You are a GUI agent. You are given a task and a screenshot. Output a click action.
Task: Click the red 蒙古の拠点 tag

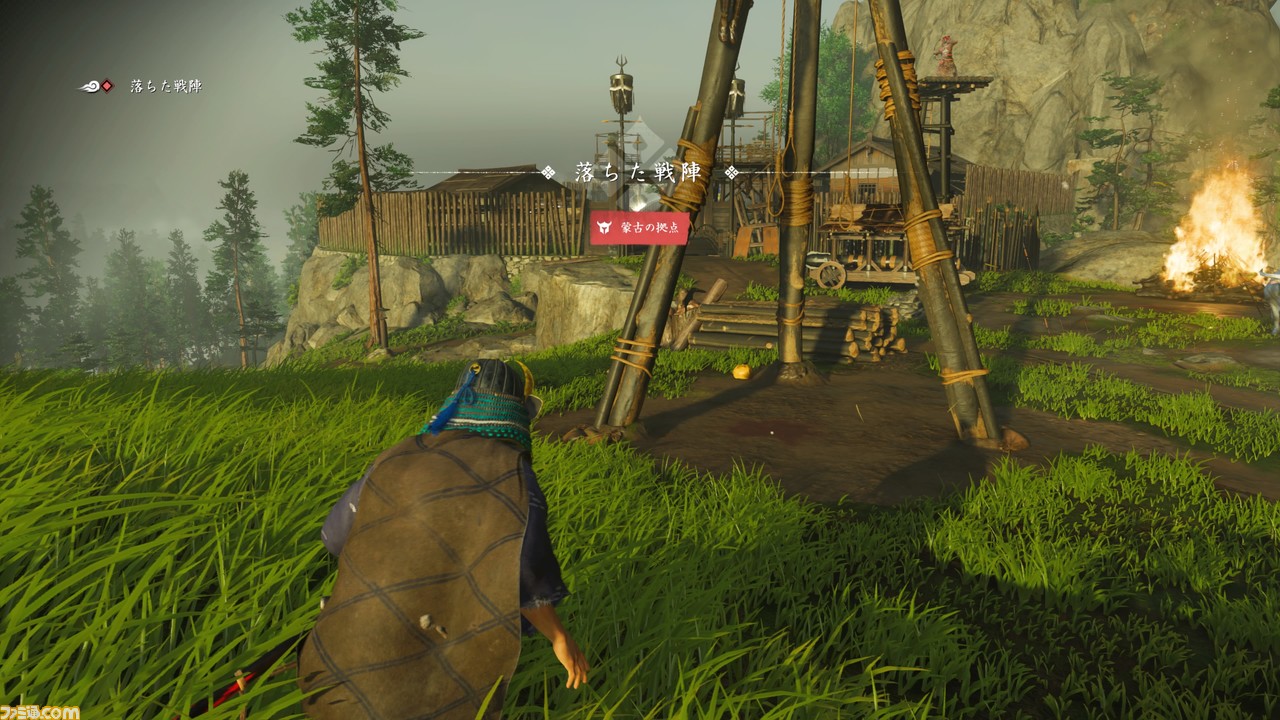639,227
